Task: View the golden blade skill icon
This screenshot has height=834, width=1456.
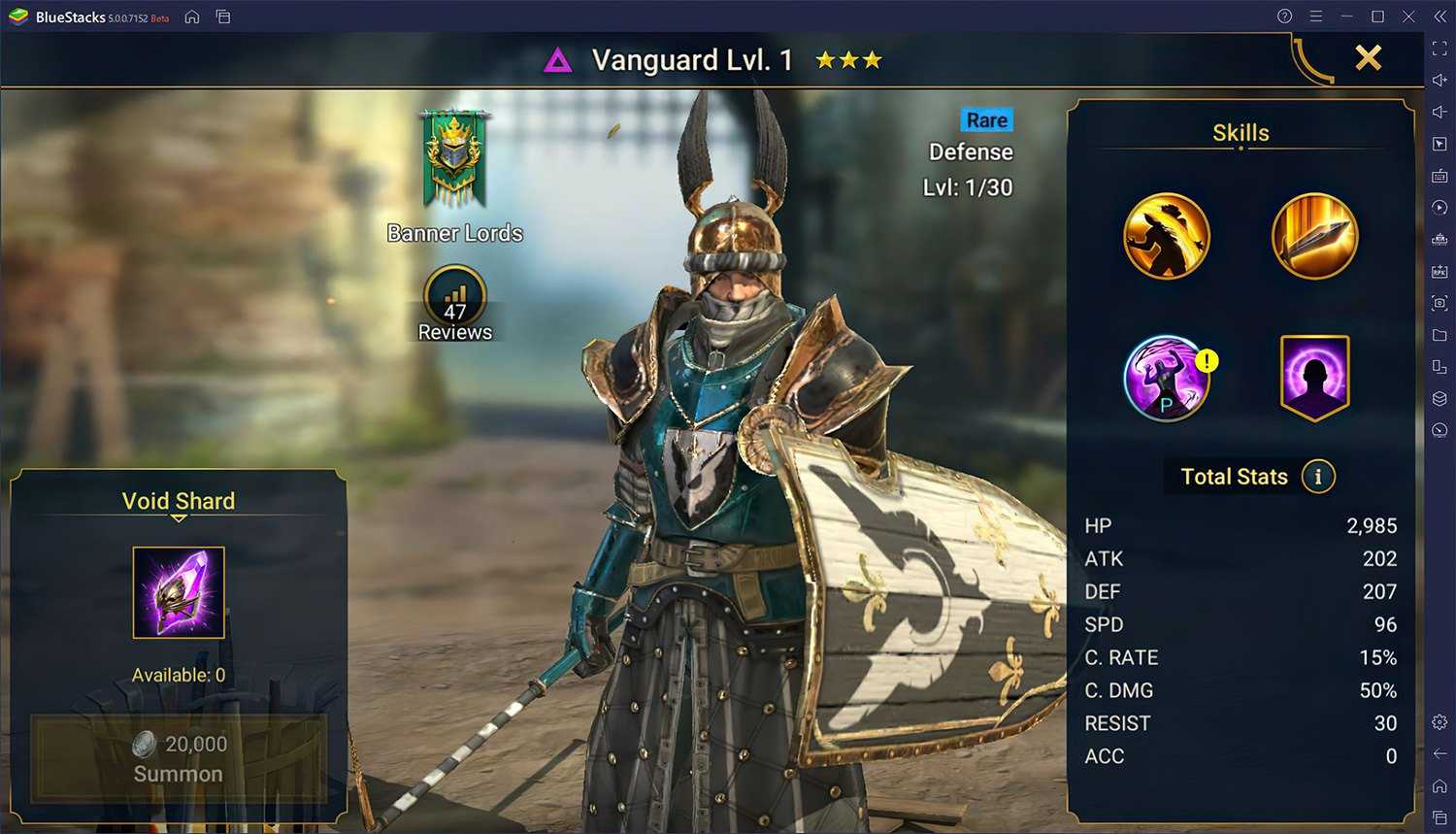Action: coord(1314,236)
